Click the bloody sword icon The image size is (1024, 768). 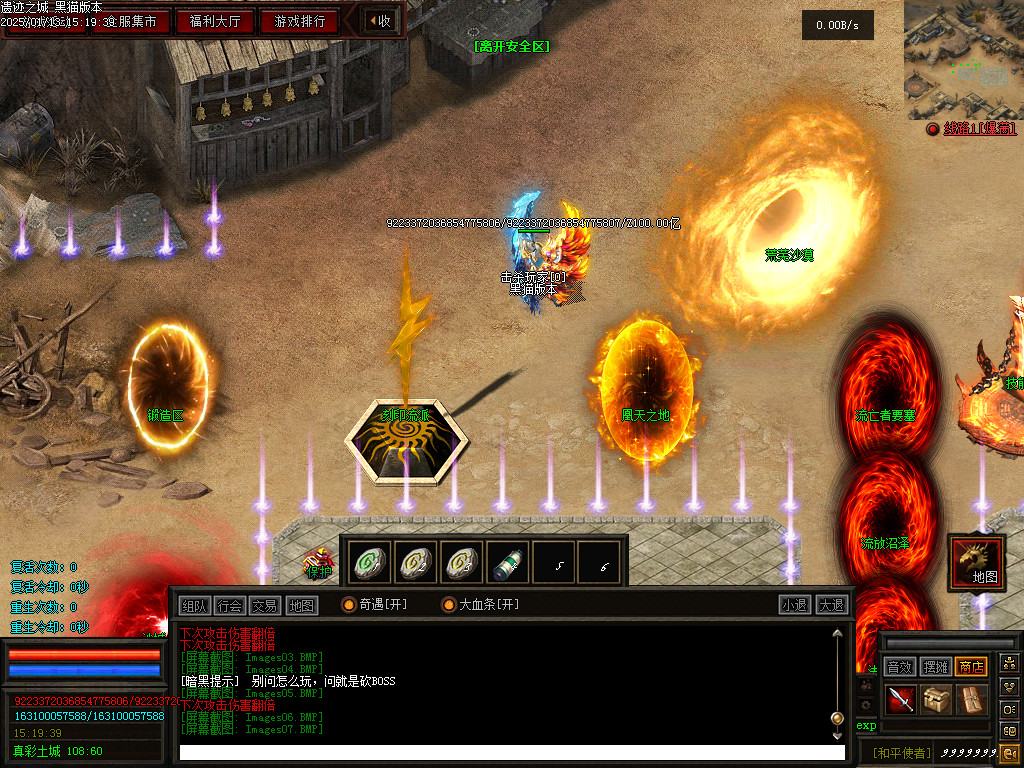click(902, 700)
